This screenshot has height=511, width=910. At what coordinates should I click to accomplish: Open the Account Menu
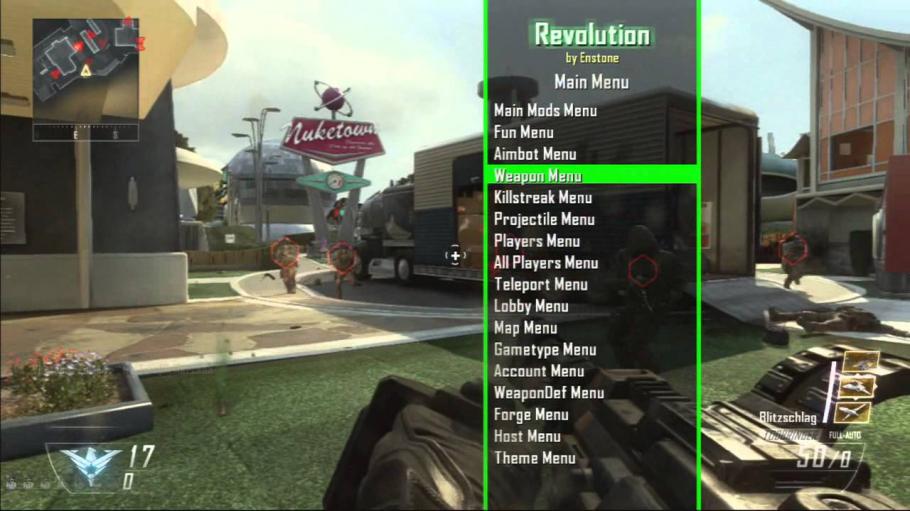click(539, 371)
